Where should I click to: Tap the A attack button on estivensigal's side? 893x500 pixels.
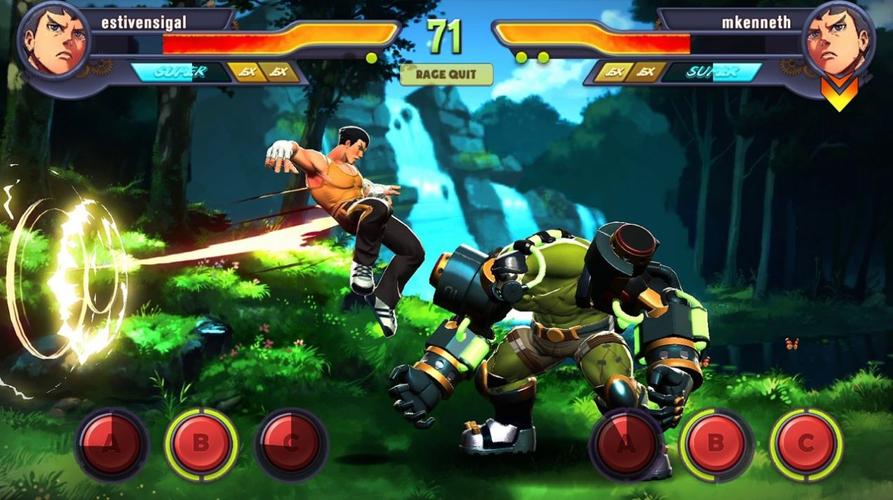click(x=111, y=443)
